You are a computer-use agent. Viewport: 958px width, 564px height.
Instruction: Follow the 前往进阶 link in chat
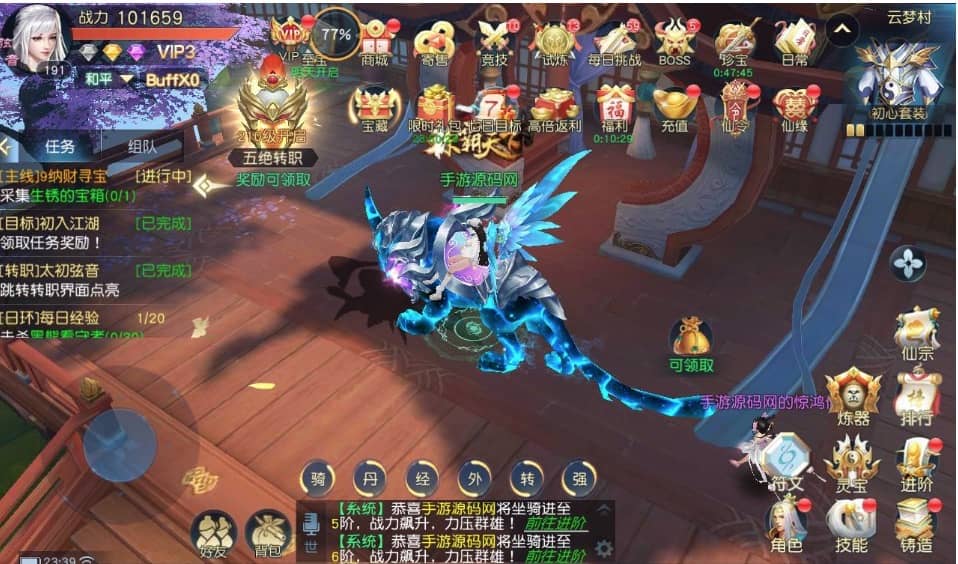coord(555,523)
